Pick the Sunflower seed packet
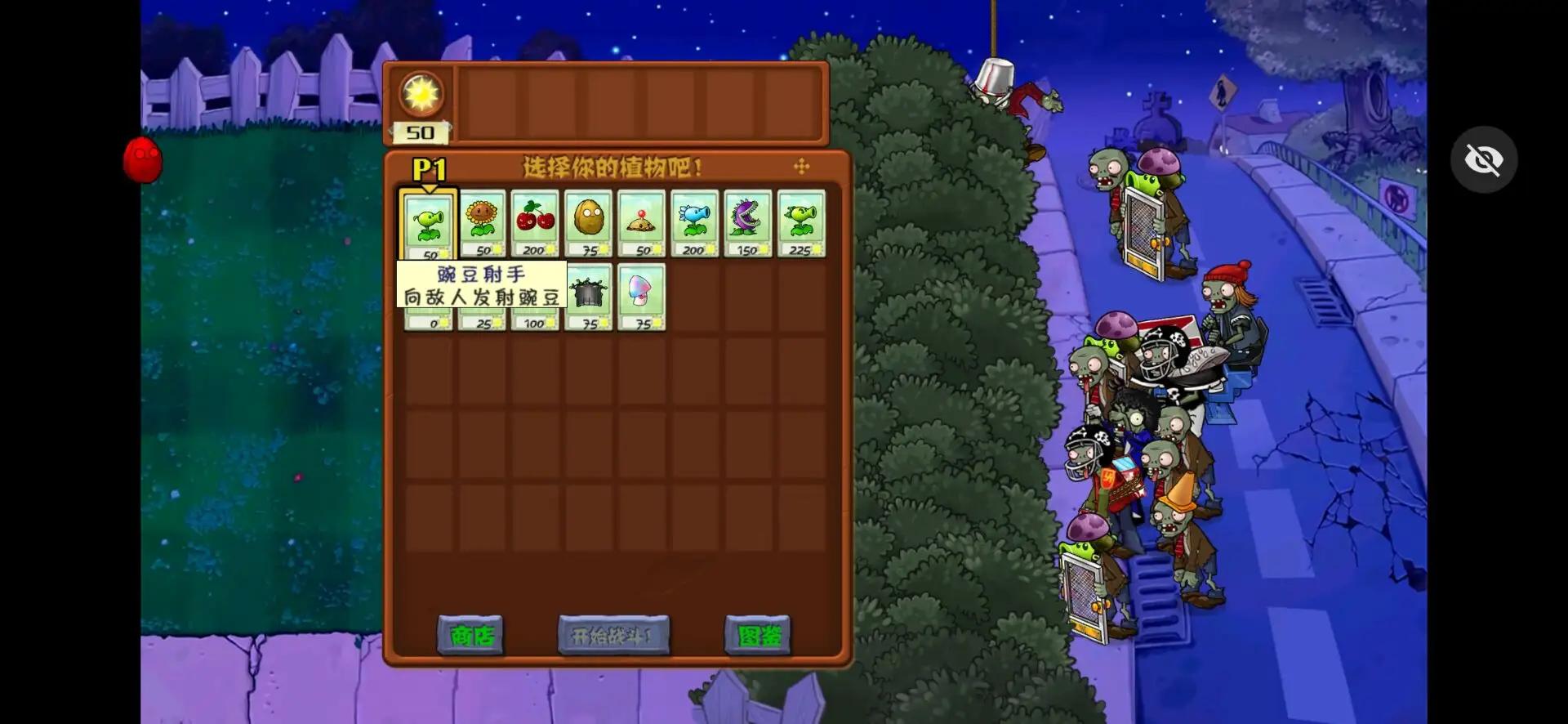The image size is (1568, 724). [481, 221]
